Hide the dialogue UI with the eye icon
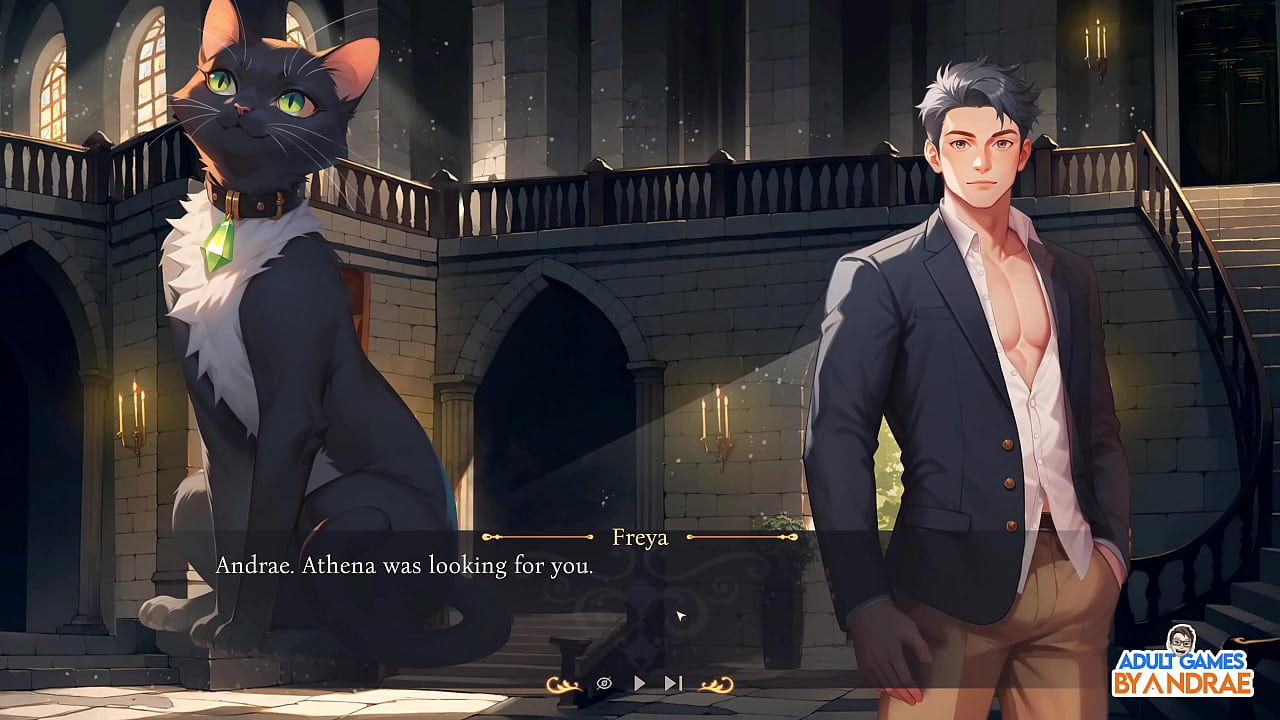Screen dimensions: 1280x720 602,683
